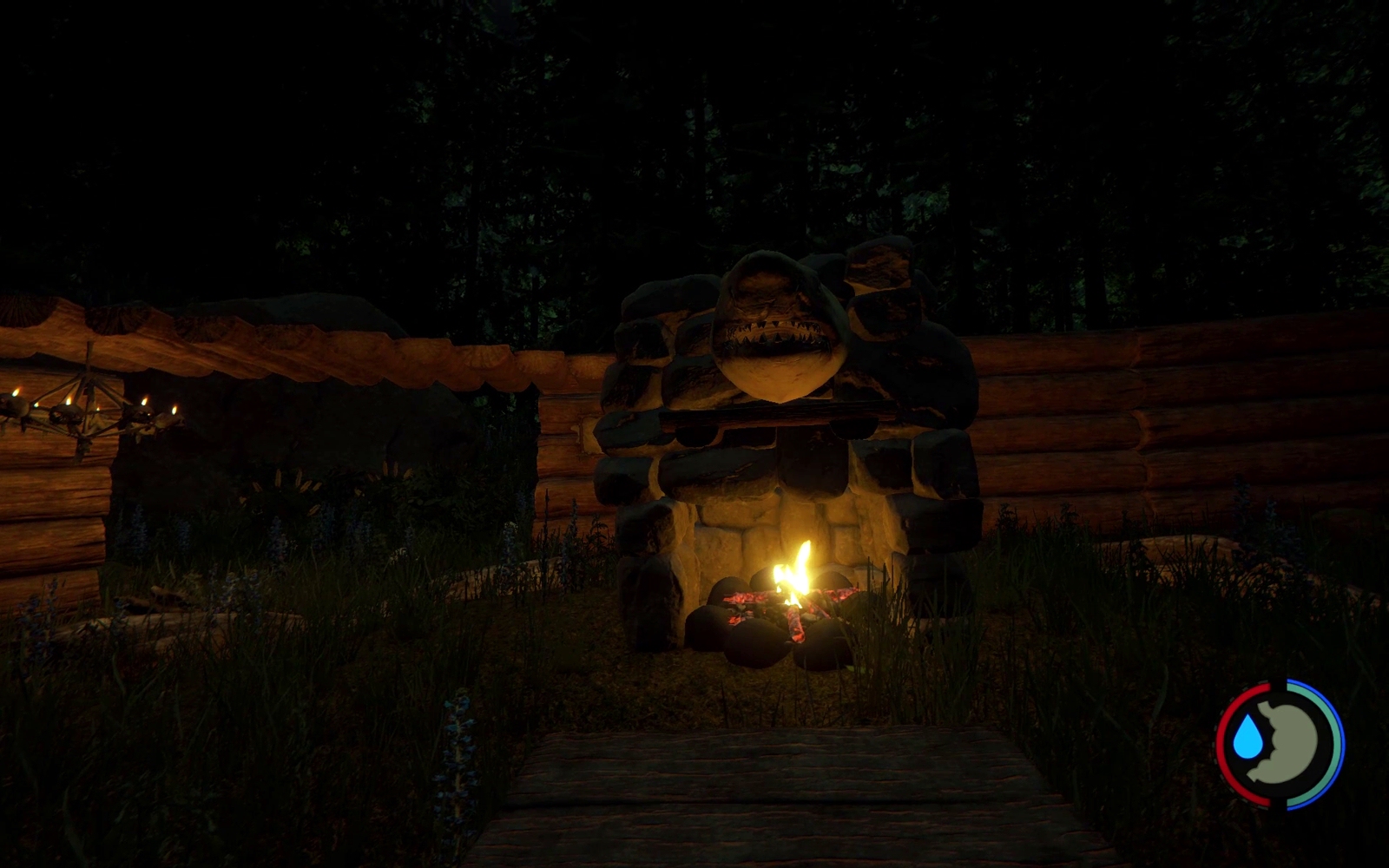Click the blue water drop thirst icon
Screen dimensions: 1389x868
pyautogui.click(x=1249, y=738)
